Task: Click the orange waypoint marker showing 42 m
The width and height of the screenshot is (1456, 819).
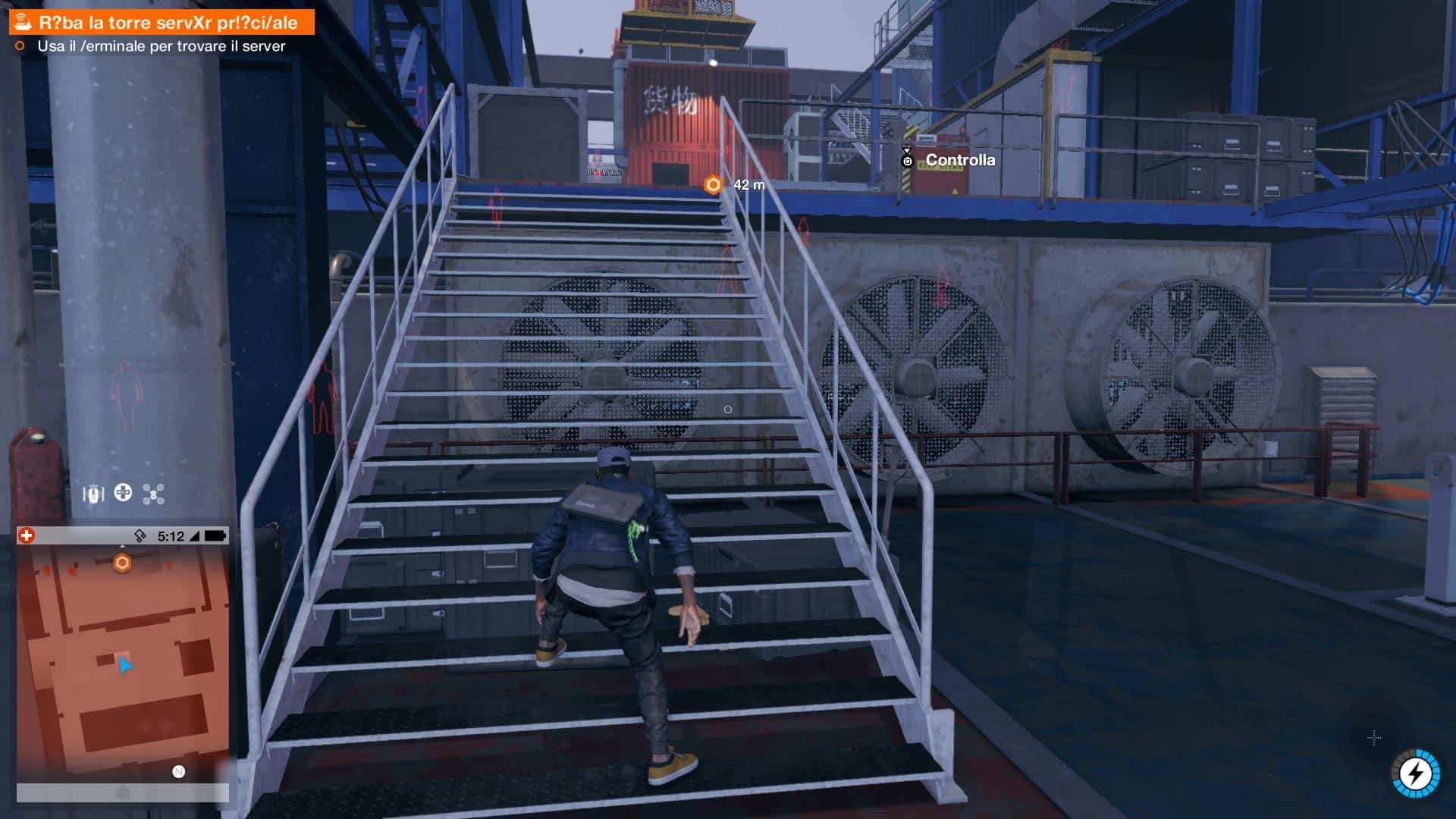Action: coord(713,185)
